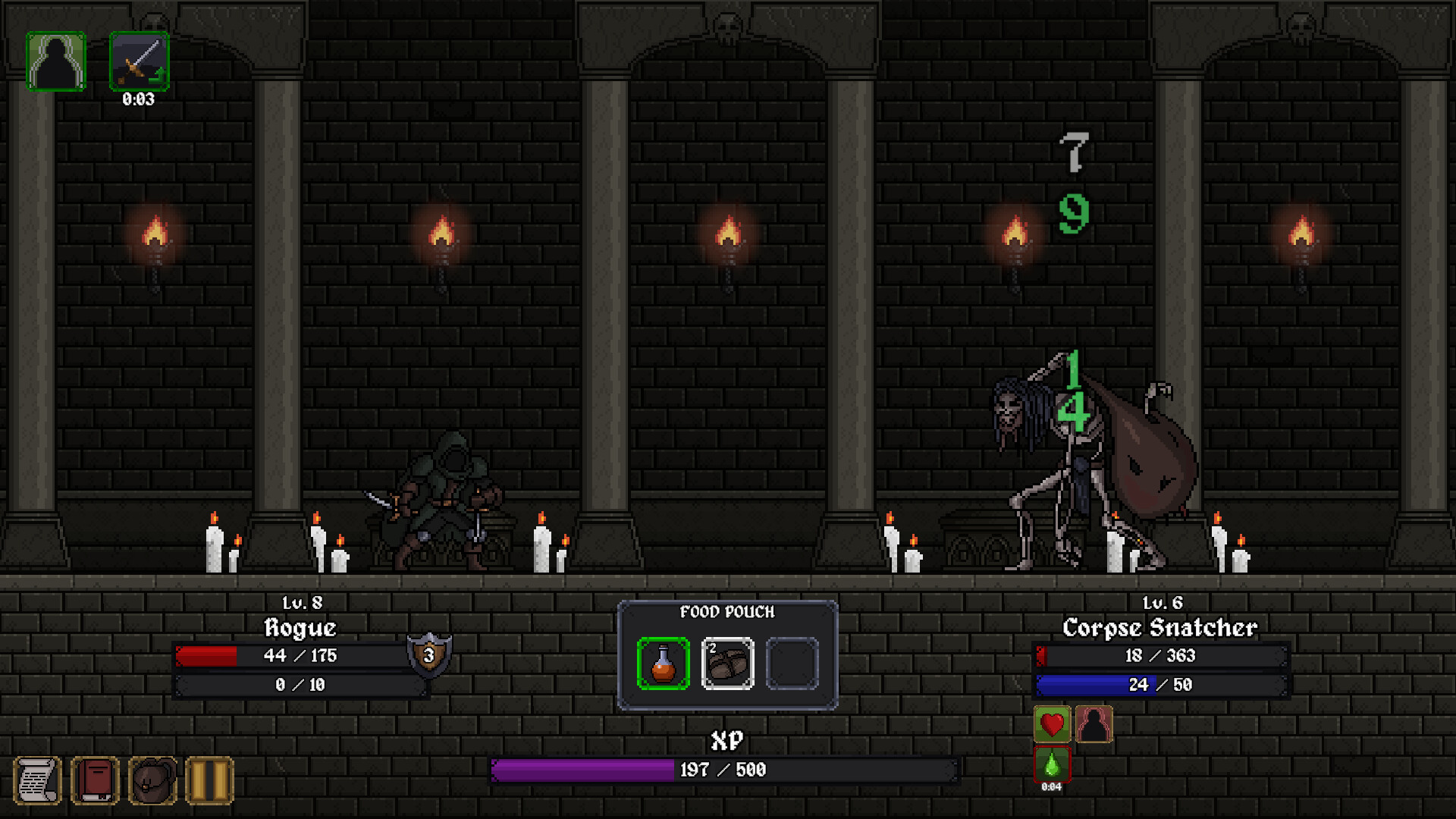Image resolution: width=1456 pixels, height=819 pixels.
Task: Click the hooded figure buff icon top-left
Action: tap(56, 61)
